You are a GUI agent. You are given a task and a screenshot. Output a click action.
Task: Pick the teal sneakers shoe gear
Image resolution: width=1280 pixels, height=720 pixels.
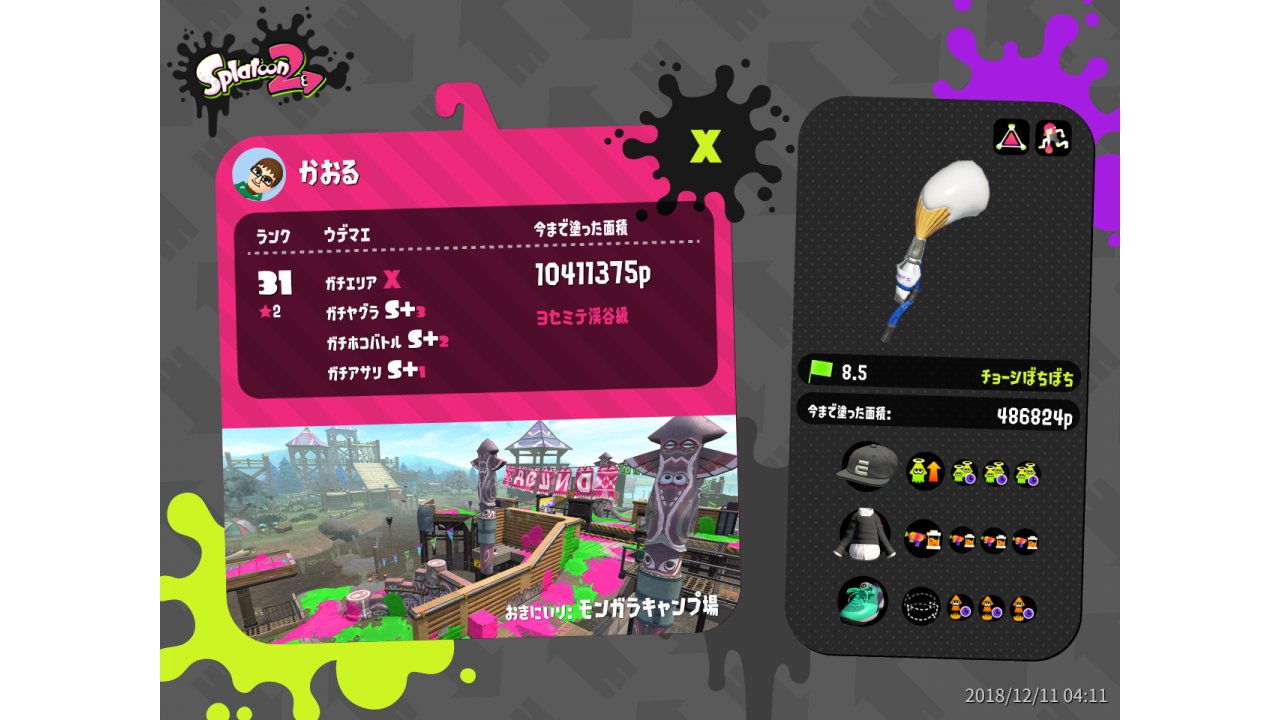[x=862, y=602]
